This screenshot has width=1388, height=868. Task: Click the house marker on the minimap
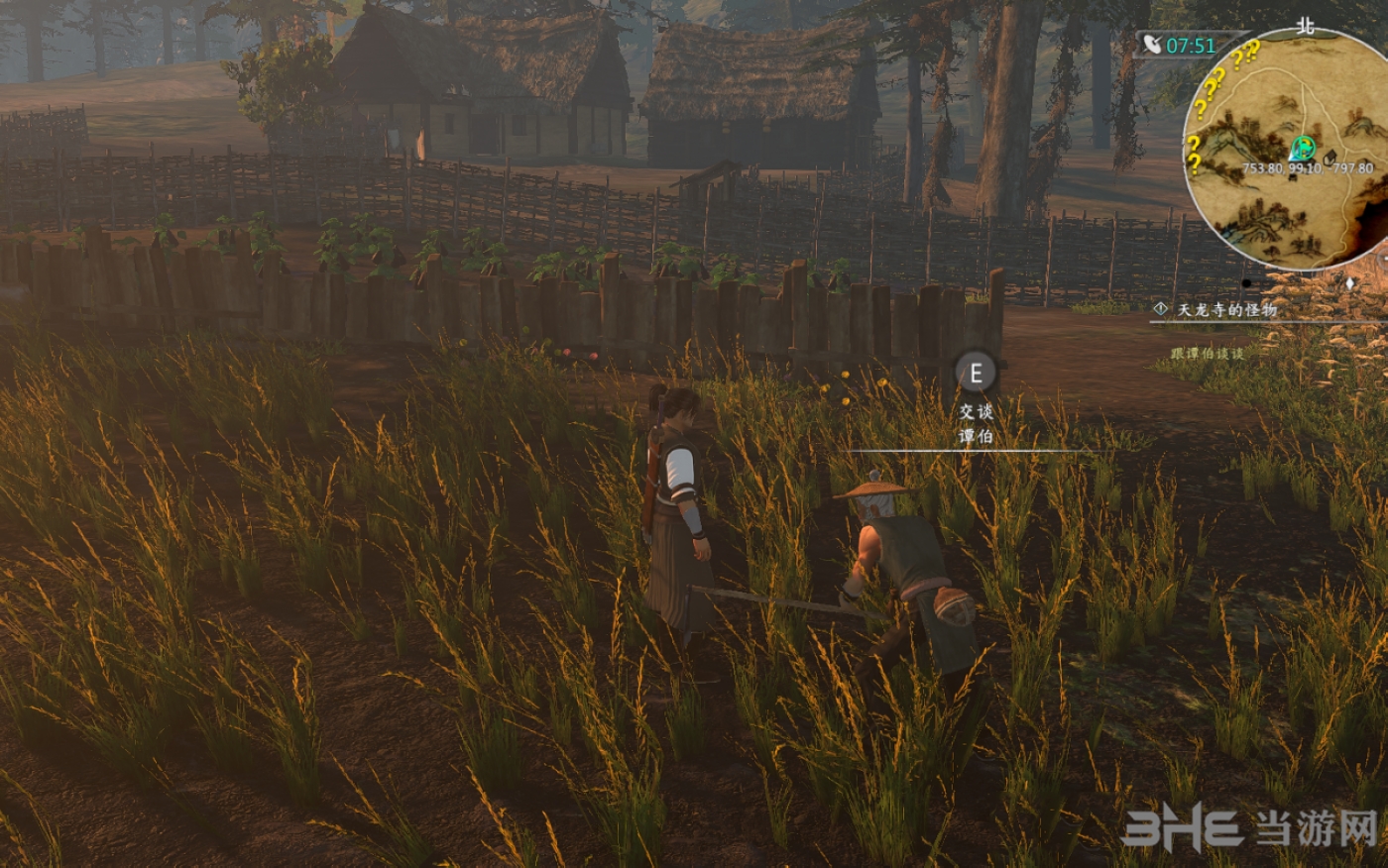tap(1330, 157)
